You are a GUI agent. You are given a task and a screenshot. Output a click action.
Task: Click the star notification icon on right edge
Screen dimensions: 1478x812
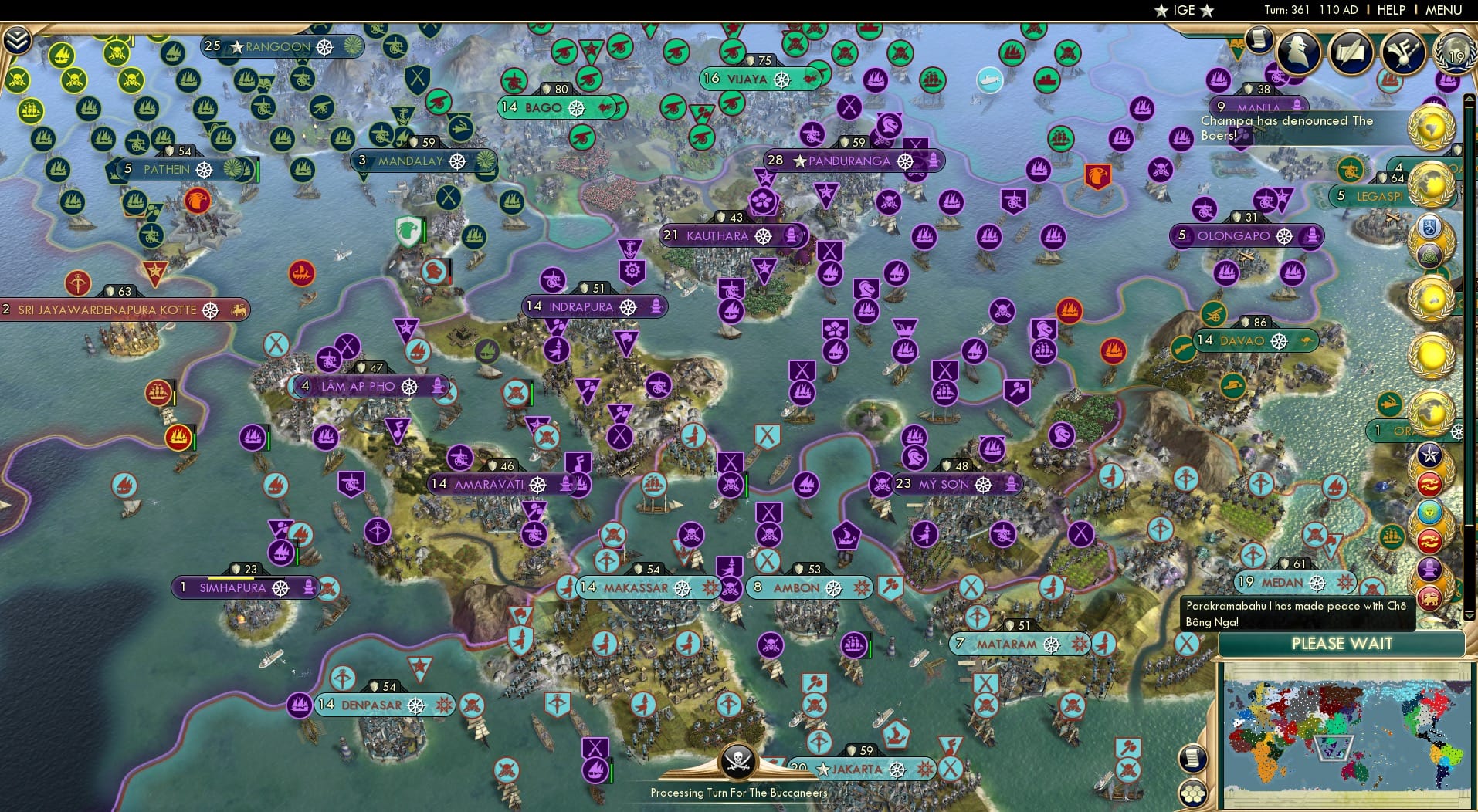click(1431, 456)
